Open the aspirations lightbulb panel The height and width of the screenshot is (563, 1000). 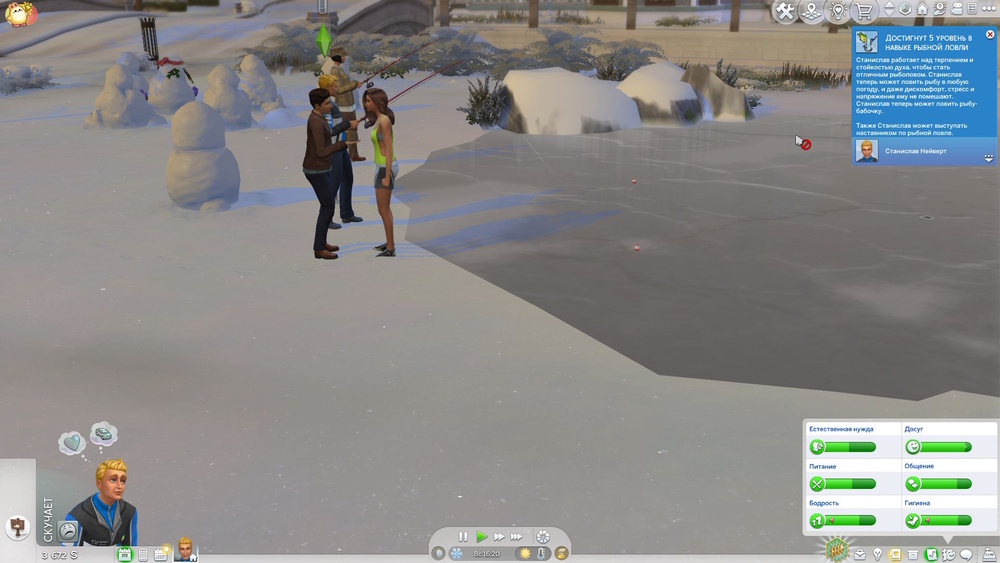[877, 554]
